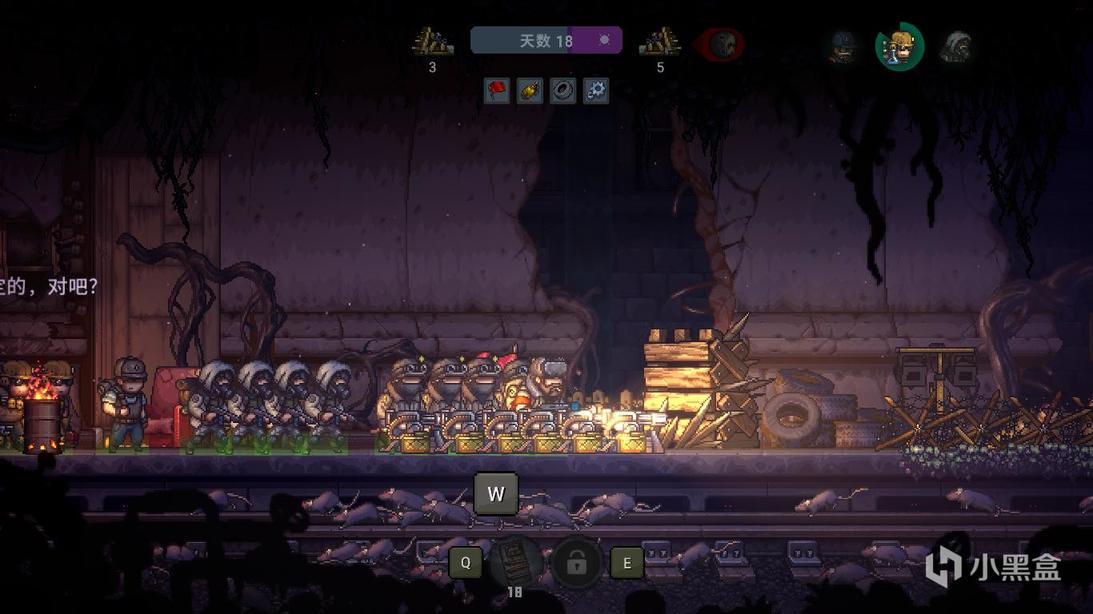Image resolution: width=1093 pixels, height=614 pixels.
Task: Select the green-ringed blond hero portrait
Action: [899, 46]
